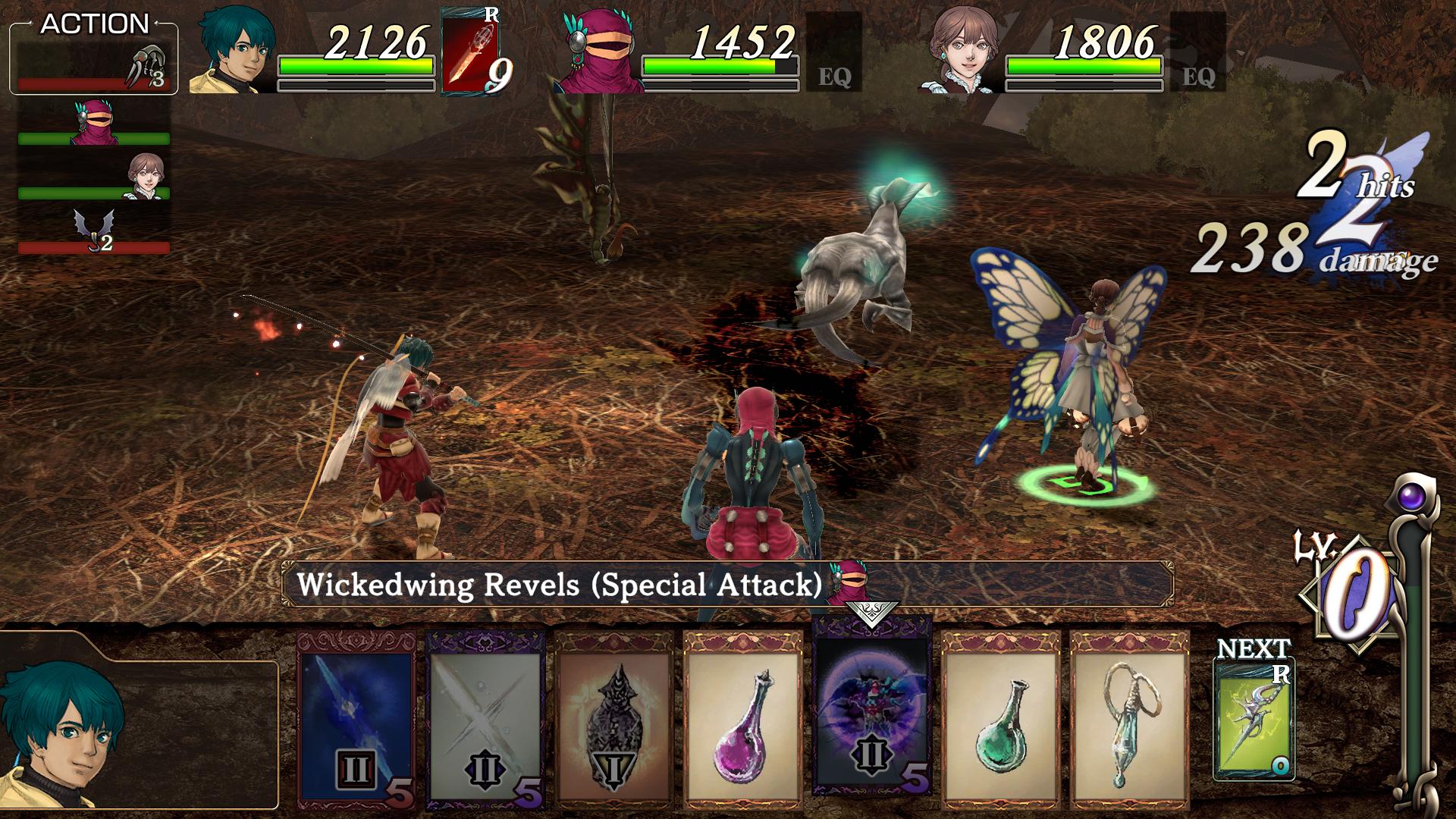Screen dimensions: 1456x819
Task: Click the masked character's EQ slot
Action: coord(833,53)
